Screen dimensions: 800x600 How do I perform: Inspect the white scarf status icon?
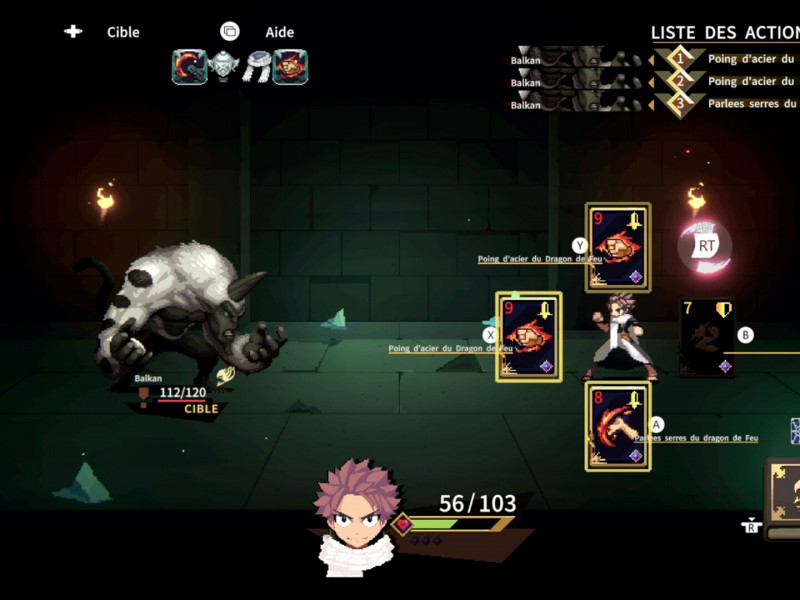[x=256, y=67]
